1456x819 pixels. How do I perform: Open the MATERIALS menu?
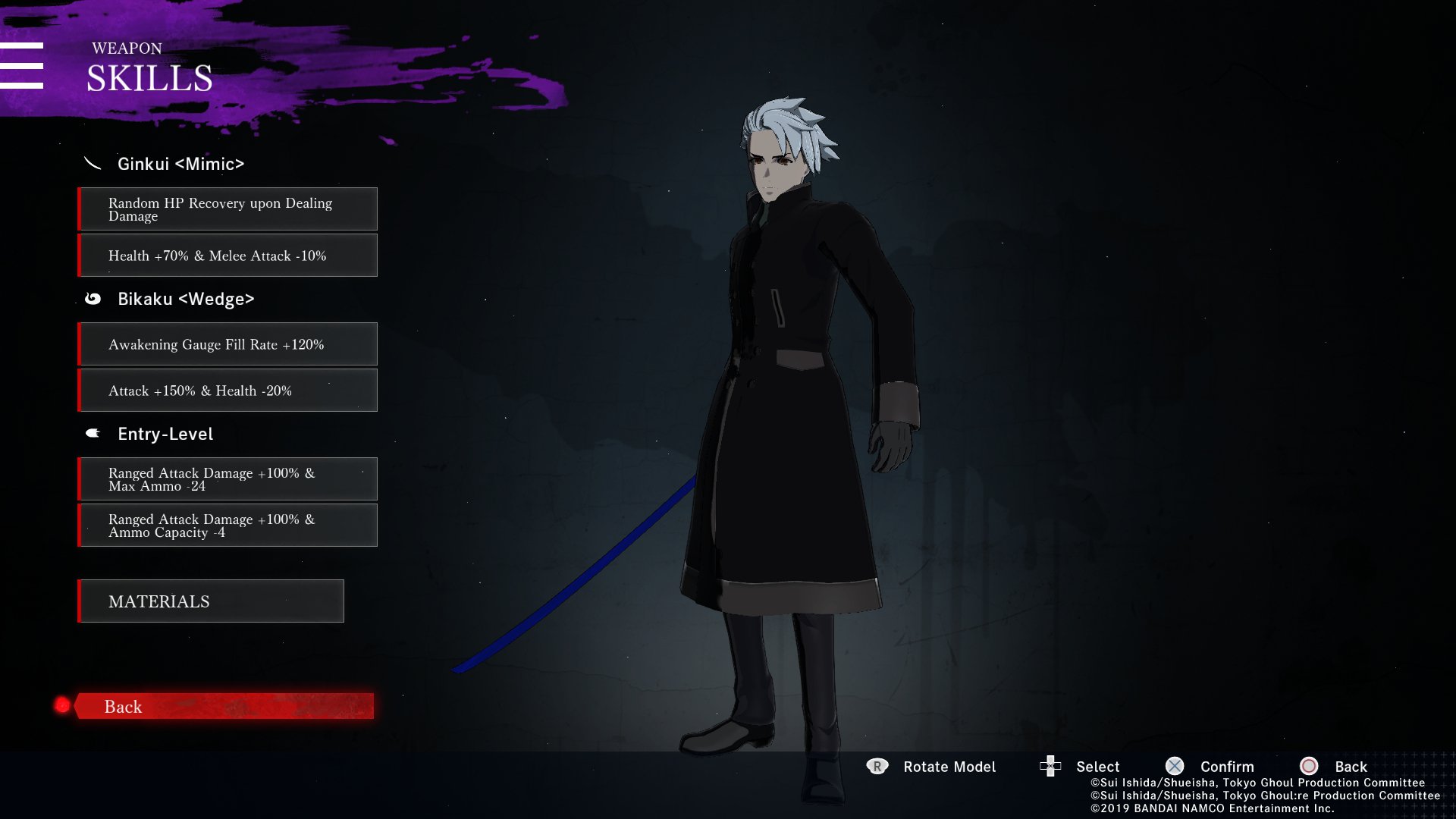click(x=211, y=601)
